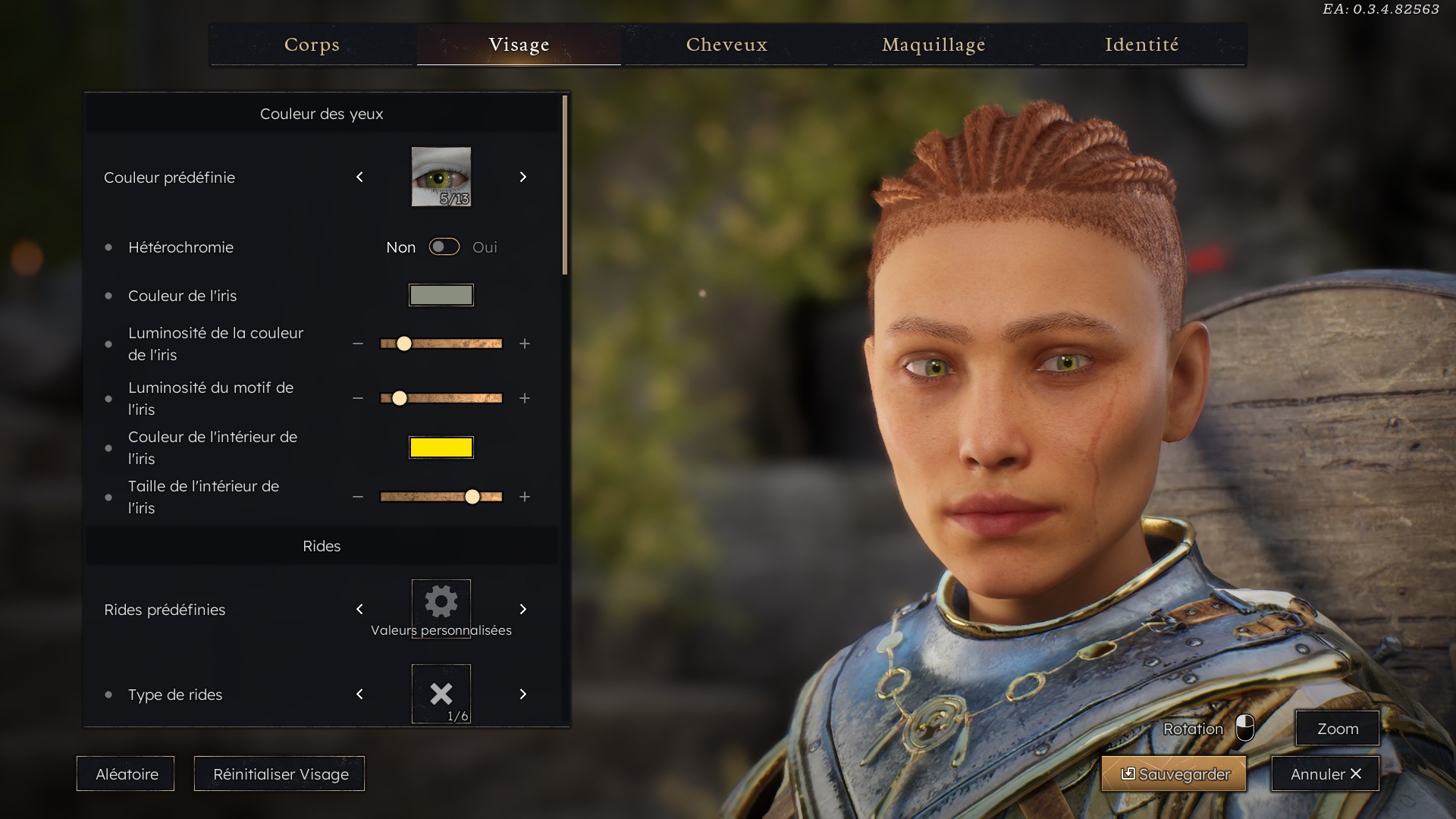The image size is (1456, 819).
Task: Open the yellow inner iris color swatch
Action: pos(441,447)
